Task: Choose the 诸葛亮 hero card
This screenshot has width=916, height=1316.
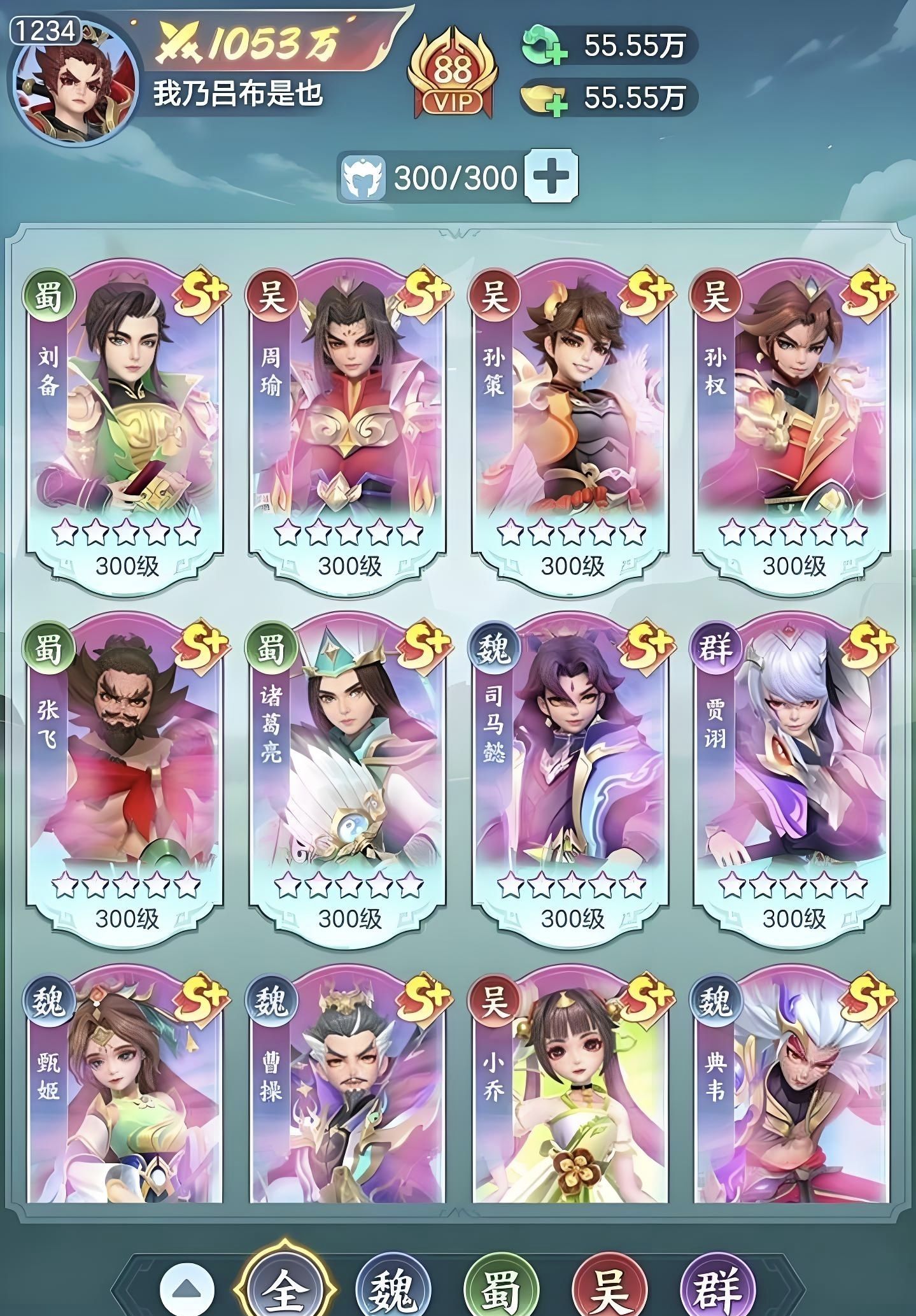Action: click(348, 780)
